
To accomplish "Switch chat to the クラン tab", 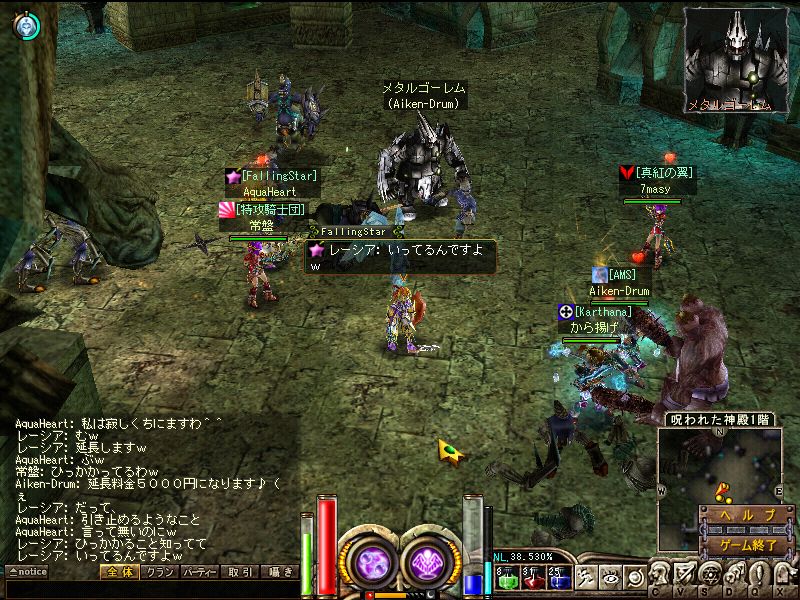I will pyautogui.click(x=155, y=572).
